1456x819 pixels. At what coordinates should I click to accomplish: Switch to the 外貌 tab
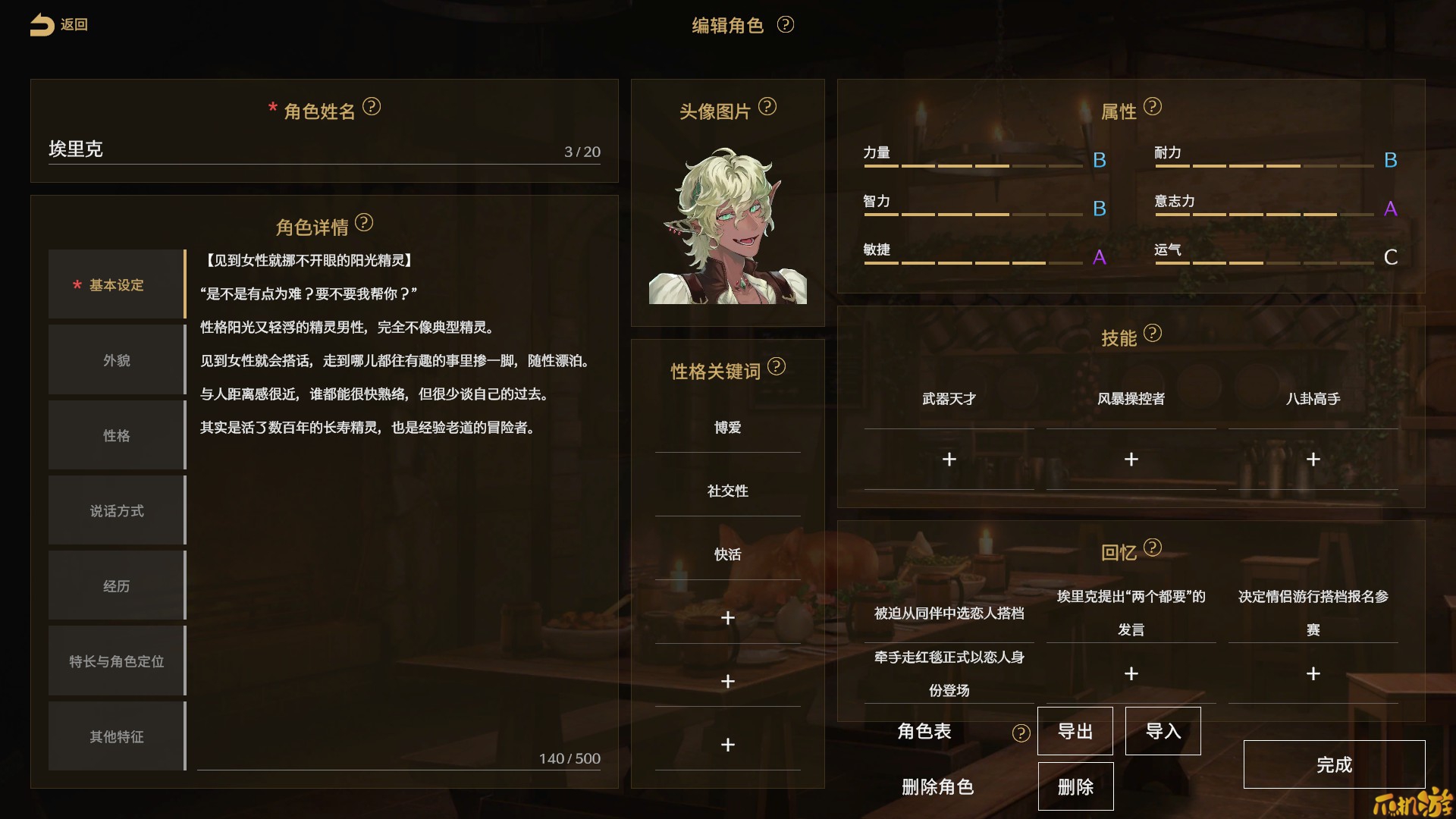pos(117,360)
